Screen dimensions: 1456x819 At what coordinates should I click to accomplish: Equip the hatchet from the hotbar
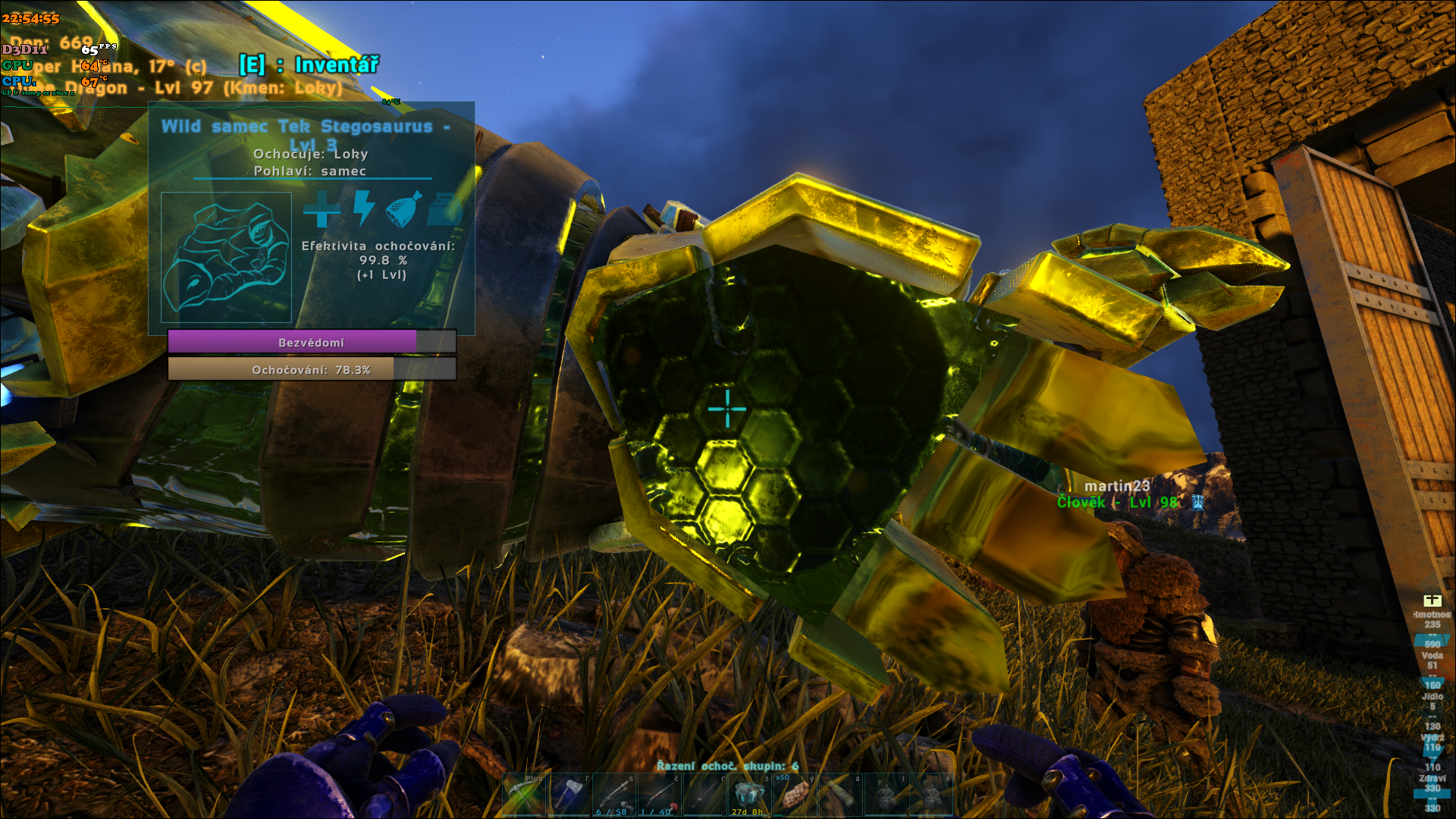(x=570, y=795)
